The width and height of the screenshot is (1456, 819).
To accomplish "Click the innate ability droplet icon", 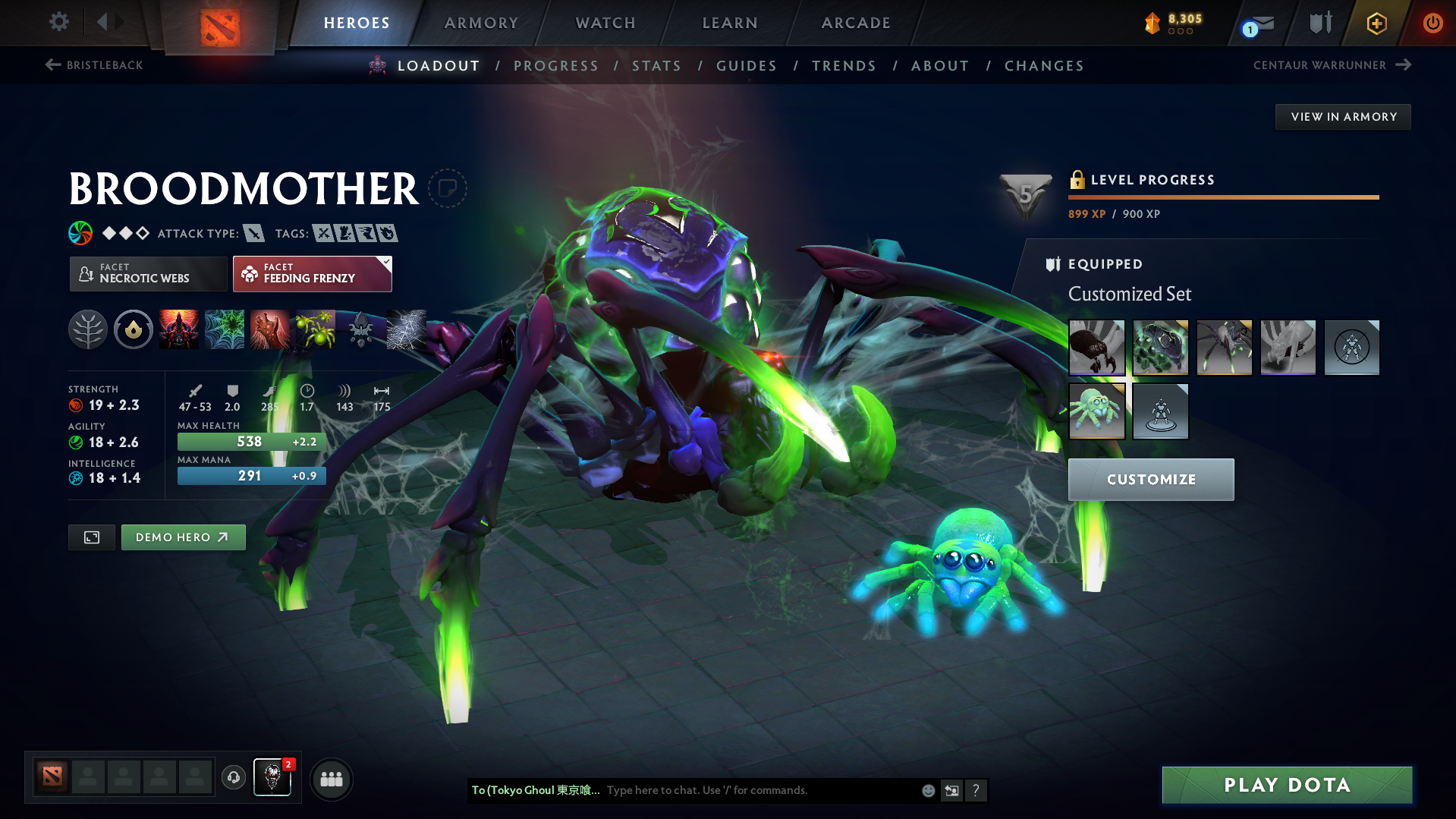I will [x=133, y=329].
